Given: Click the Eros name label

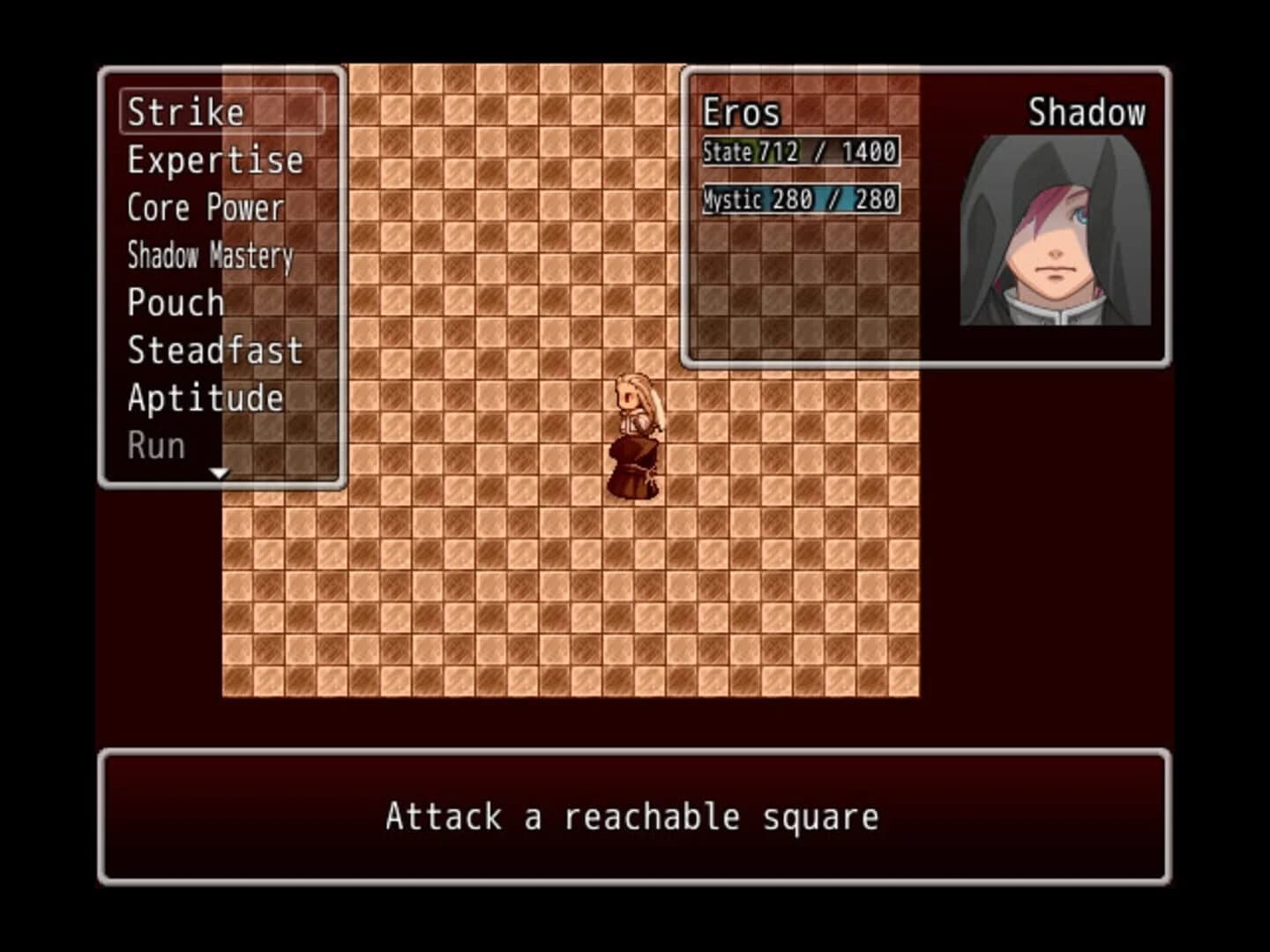Looking at the screenshot, I should (742, 111).
